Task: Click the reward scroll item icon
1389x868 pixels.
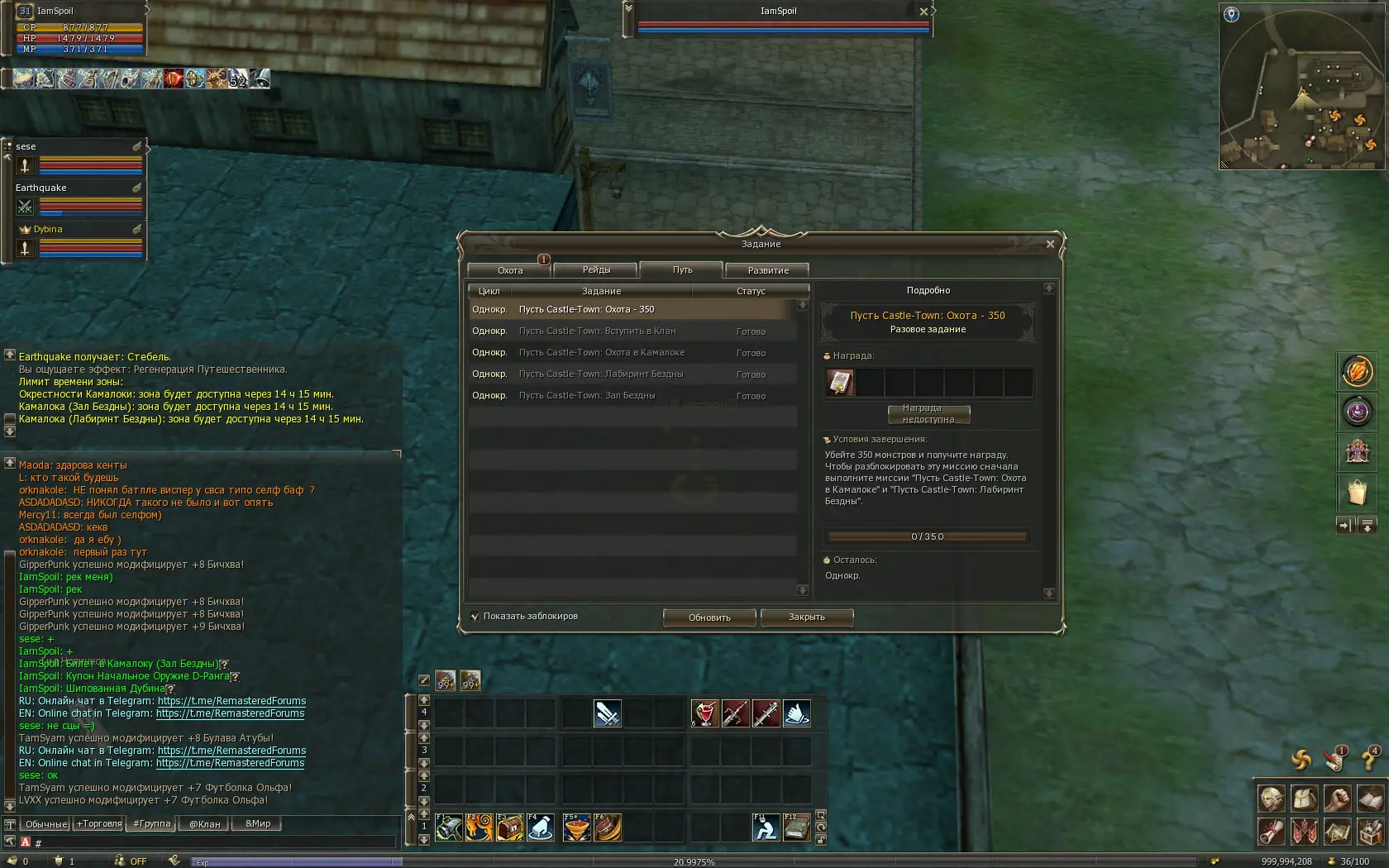Action: tap(840, 383)
